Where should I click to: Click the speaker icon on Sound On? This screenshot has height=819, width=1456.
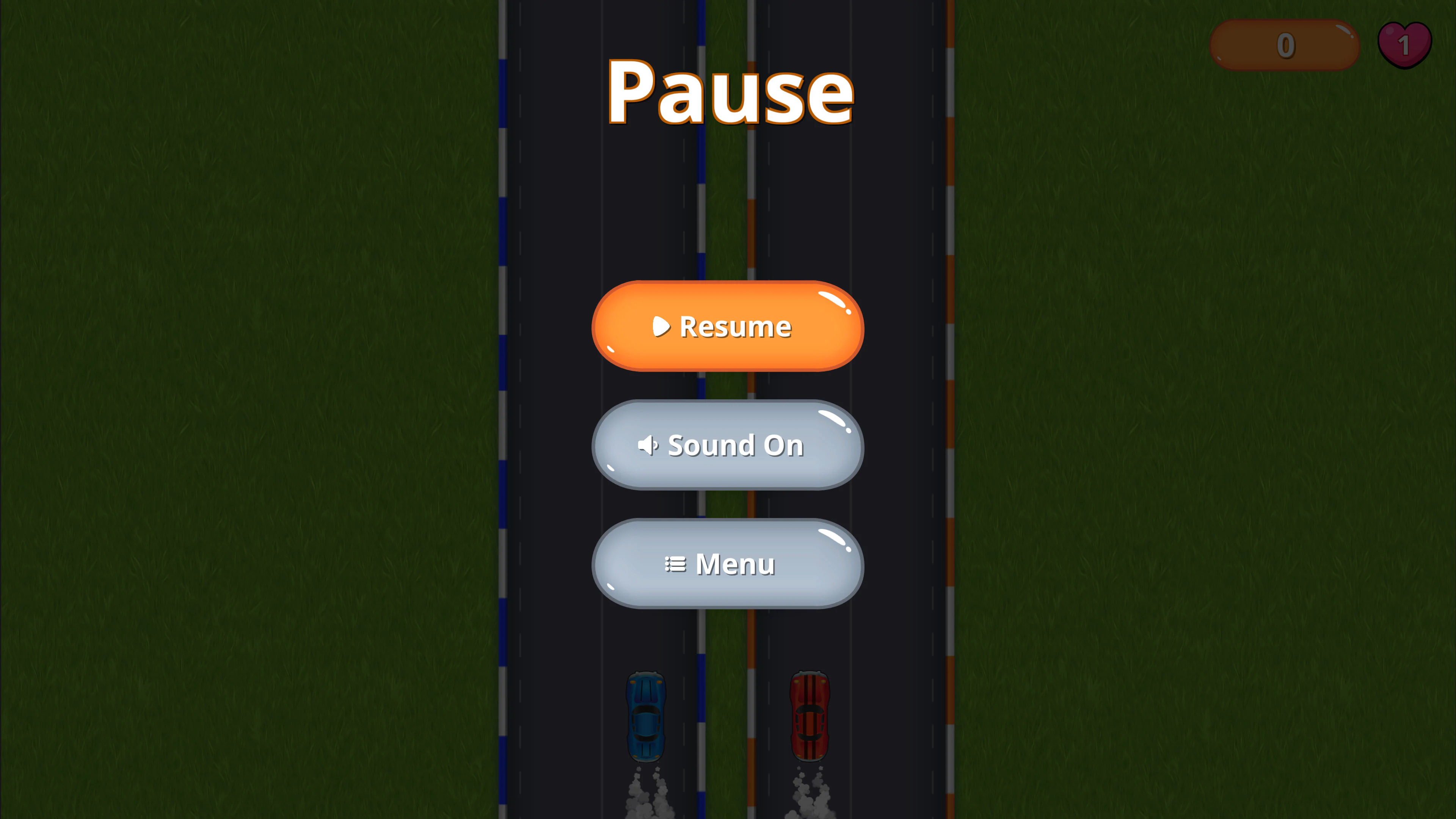click(x=649, y=446)
